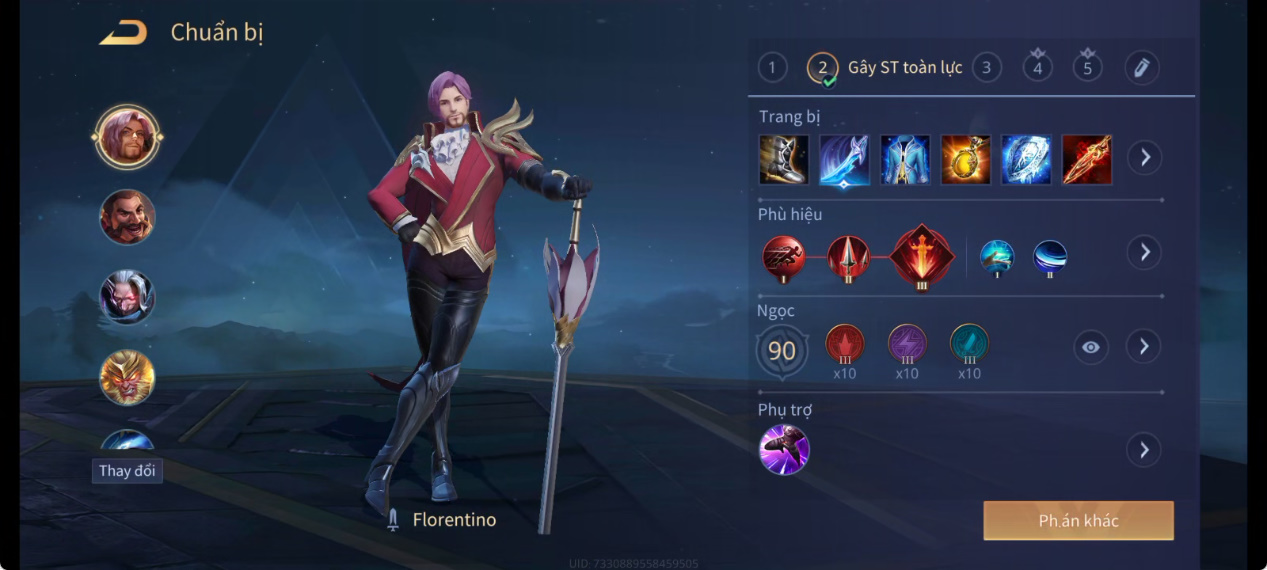Viewport: 1267px width, 570px height.
Task: Open the pencil edit preset button
Action: pos(1141,67)
